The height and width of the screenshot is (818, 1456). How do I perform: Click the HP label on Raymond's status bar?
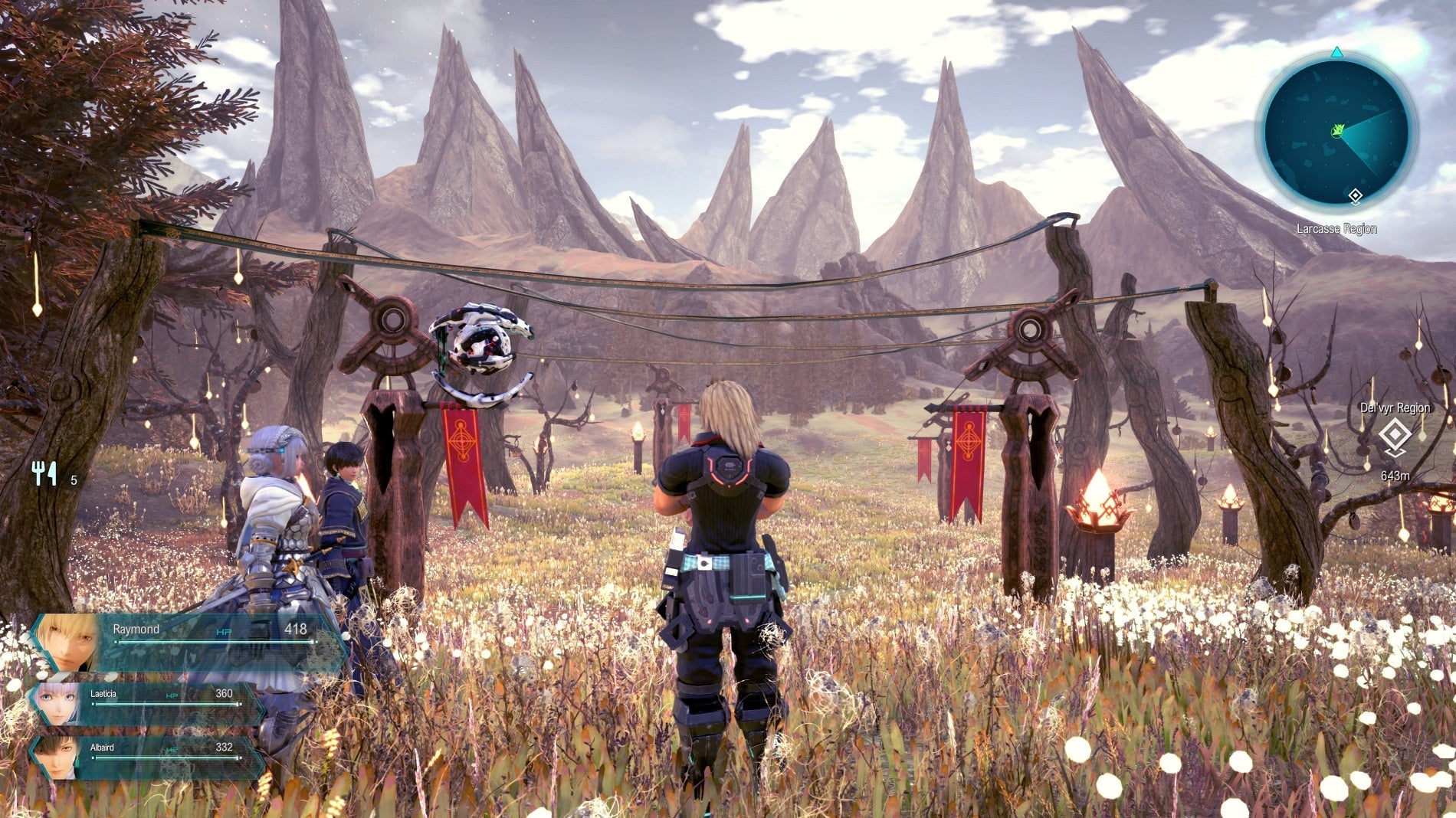(224, 631)
